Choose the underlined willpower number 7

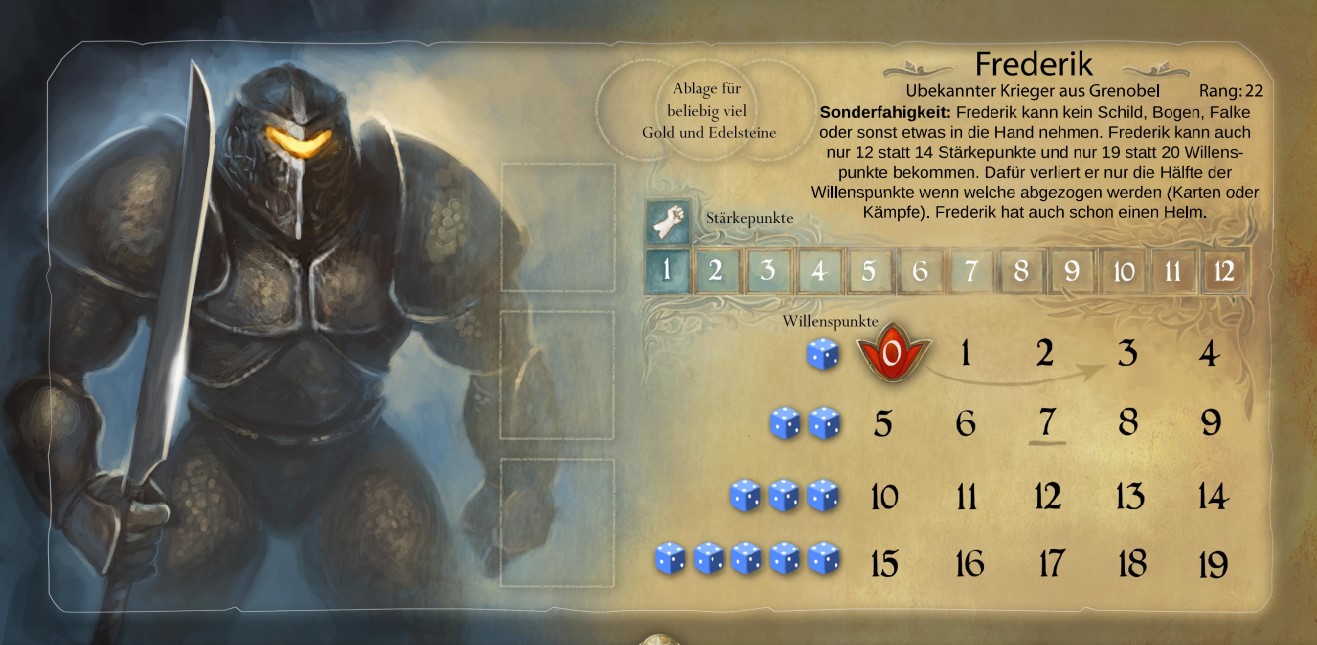coord(1046,423)
